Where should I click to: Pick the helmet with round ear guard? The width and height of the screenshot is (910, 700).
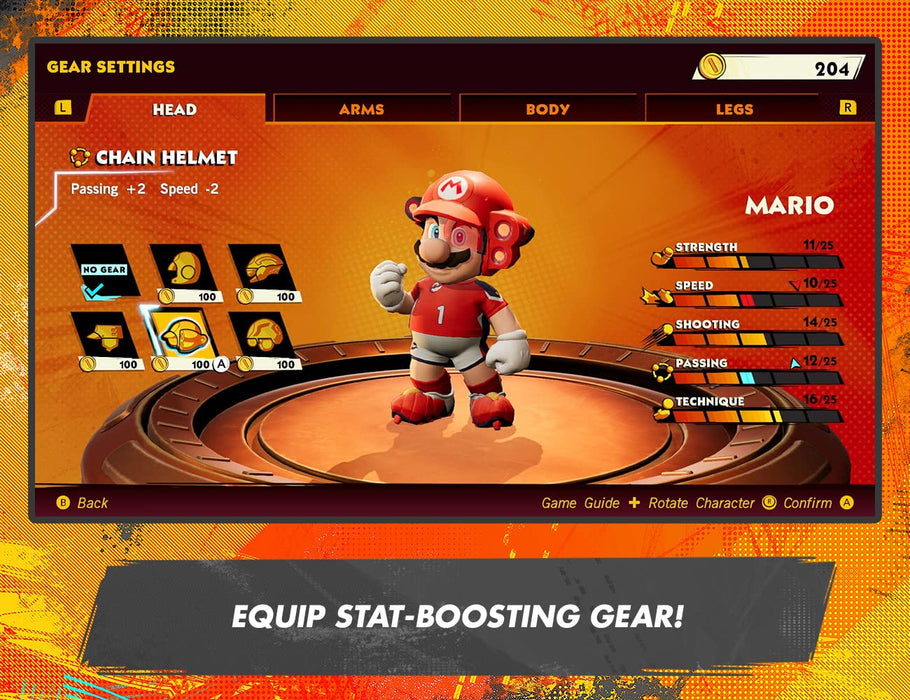click(x=184, y=270)
